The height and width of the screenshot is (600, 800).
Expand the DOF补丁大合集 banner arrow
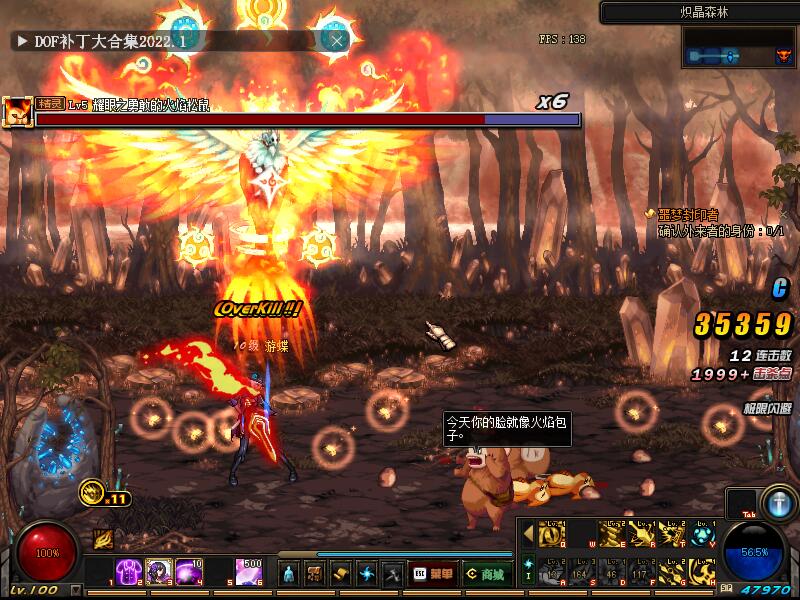[x=20, y=41]
